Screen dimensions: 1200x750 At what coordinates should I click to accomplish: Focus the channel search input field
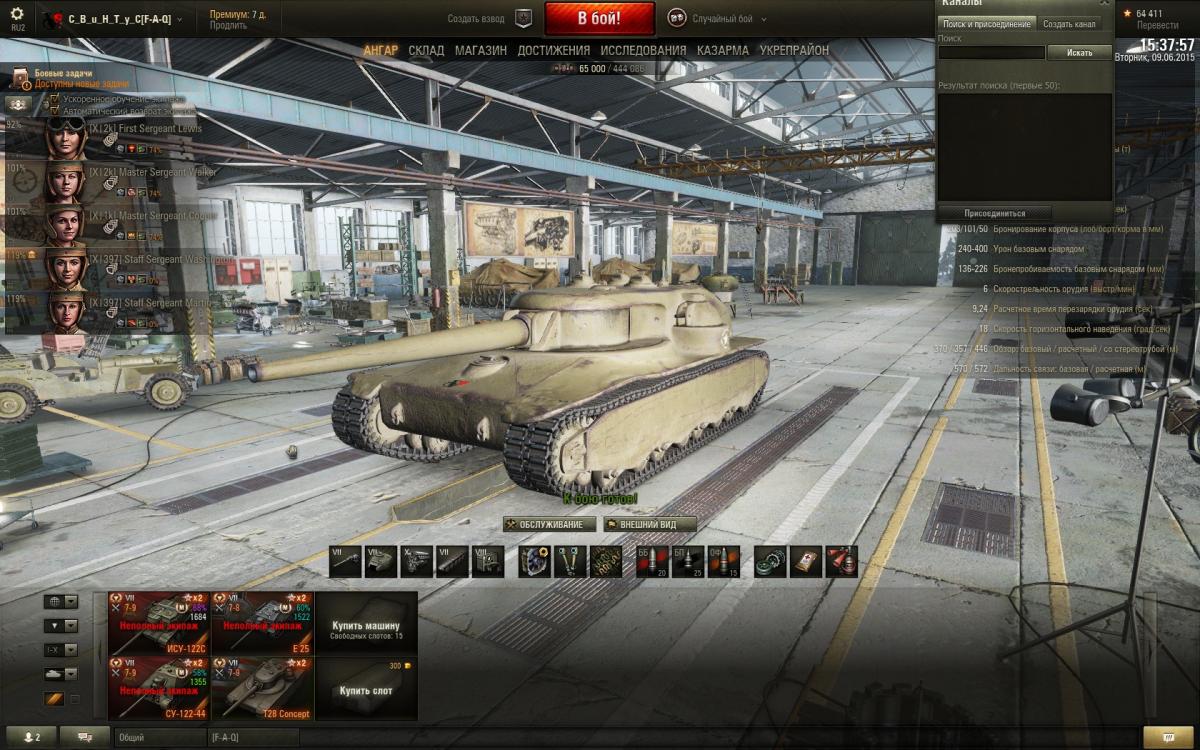pos(991,52)
